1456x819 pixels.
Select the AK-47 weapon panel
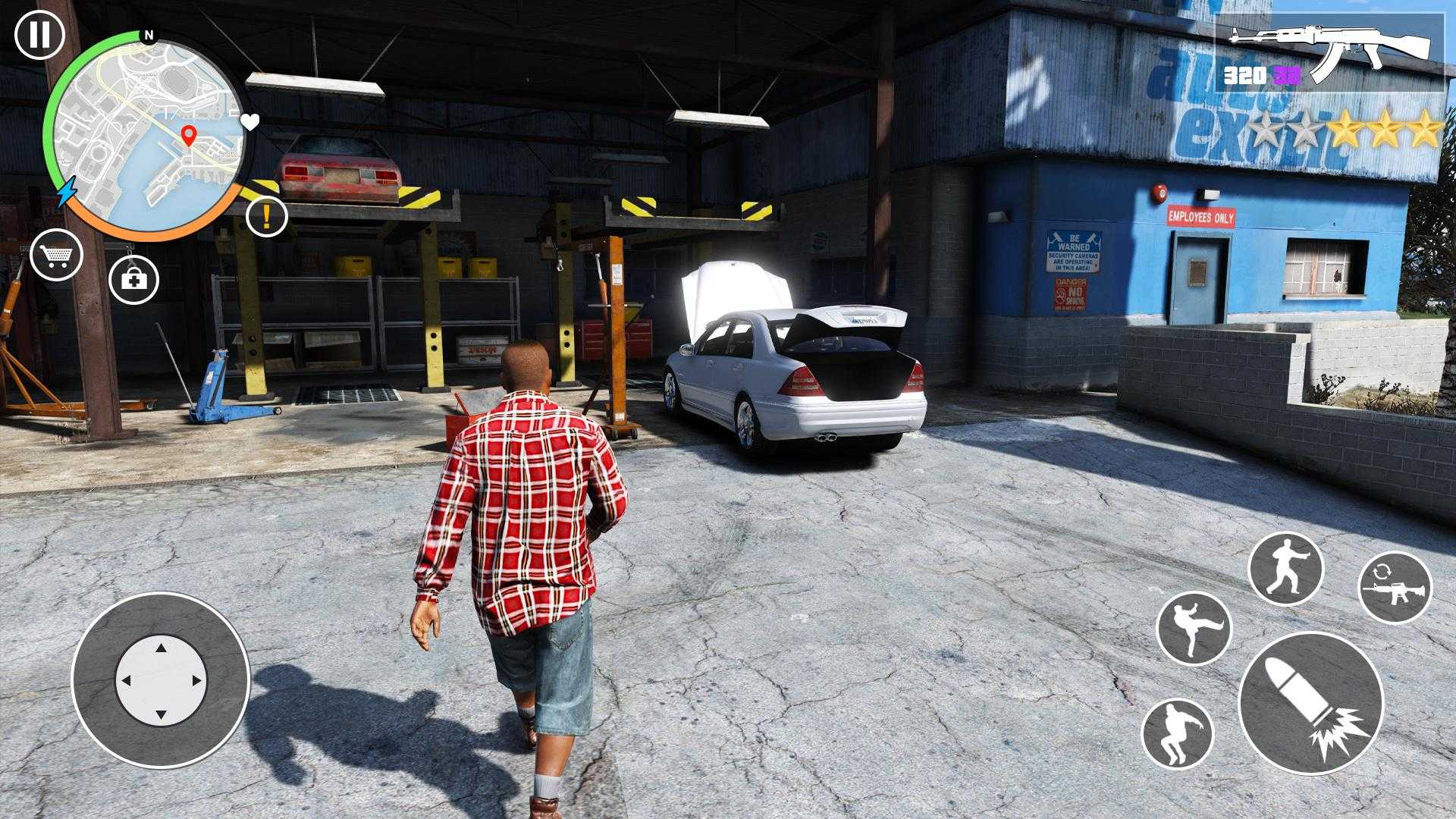click(1331, 52)
